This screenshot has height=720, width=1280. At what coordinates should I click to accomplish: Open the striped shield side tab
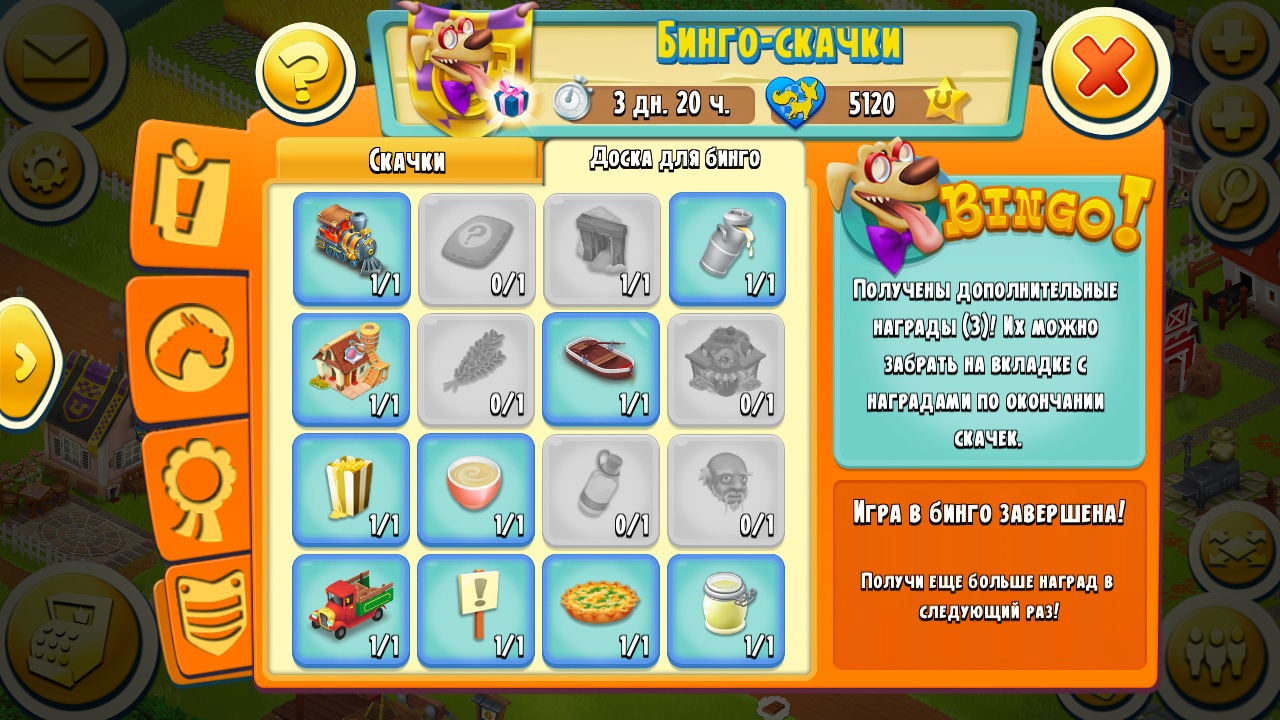coord(211,609)
